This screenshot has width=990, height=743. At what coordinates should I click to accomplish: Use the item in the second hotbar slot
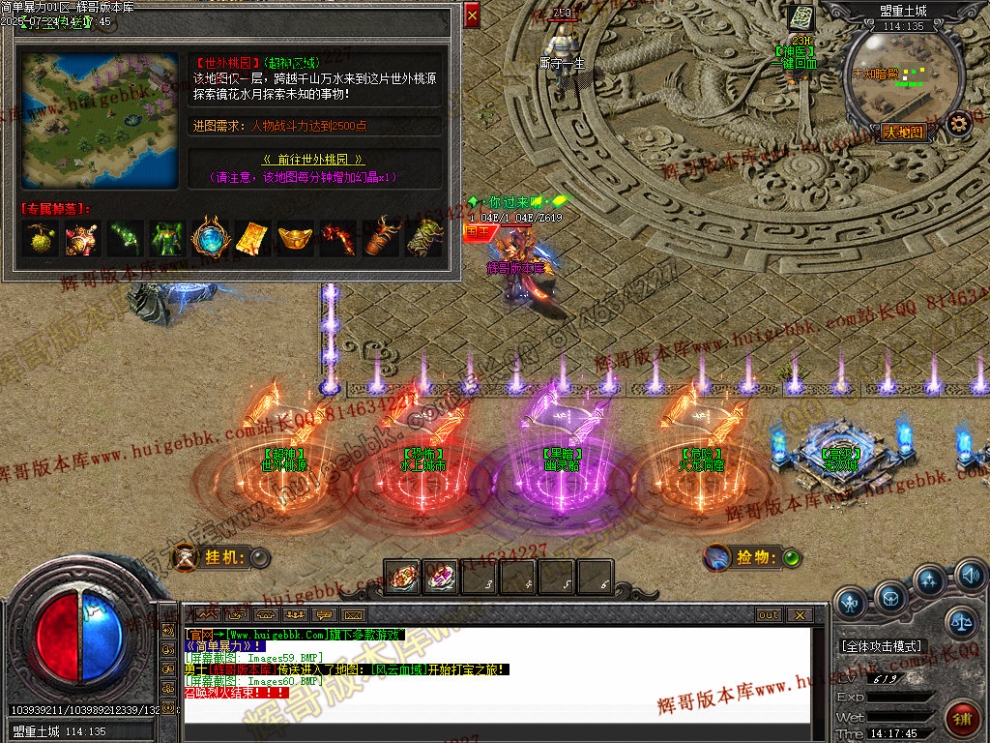tap(441, 576)
